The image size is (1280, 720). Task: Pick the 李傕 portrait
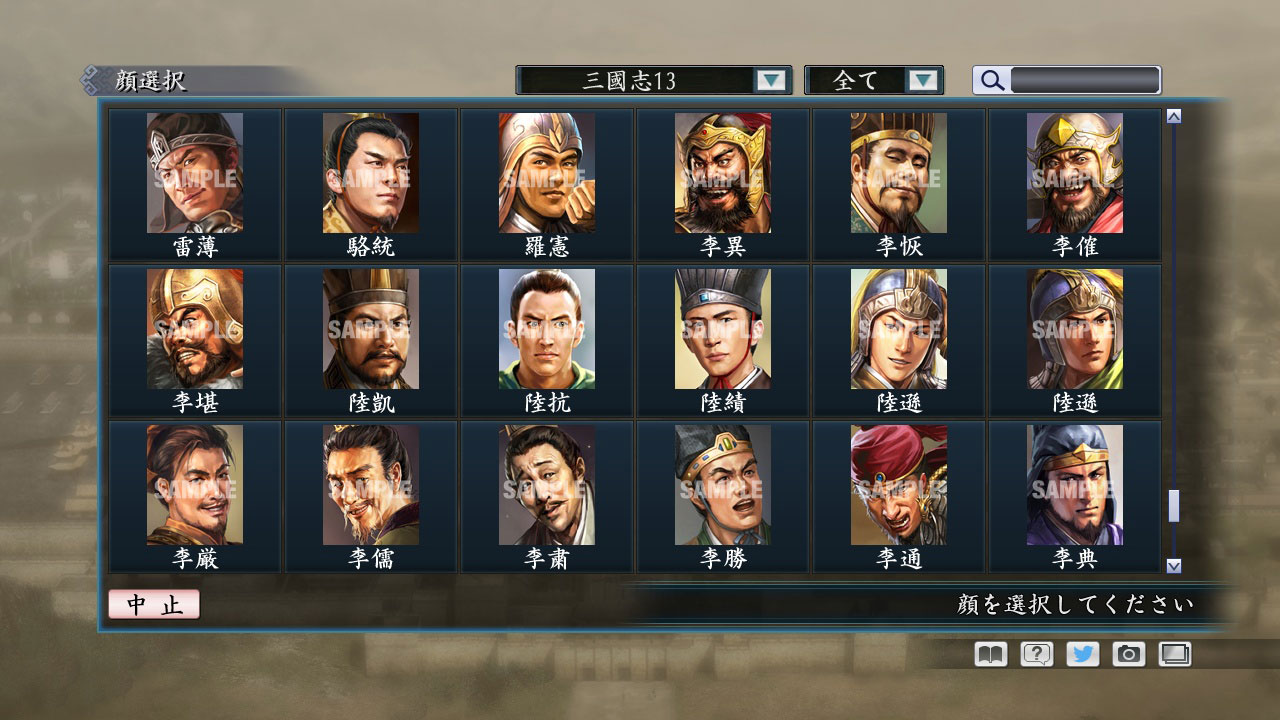click(1074, 180)
